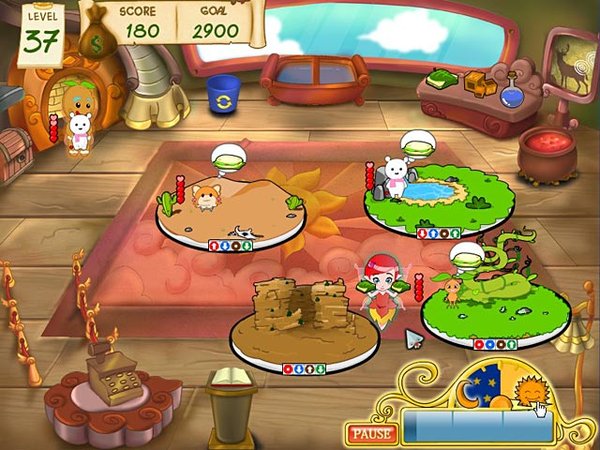
Task: Pause the game with the PAUSE button
Action: pos(370,434)
